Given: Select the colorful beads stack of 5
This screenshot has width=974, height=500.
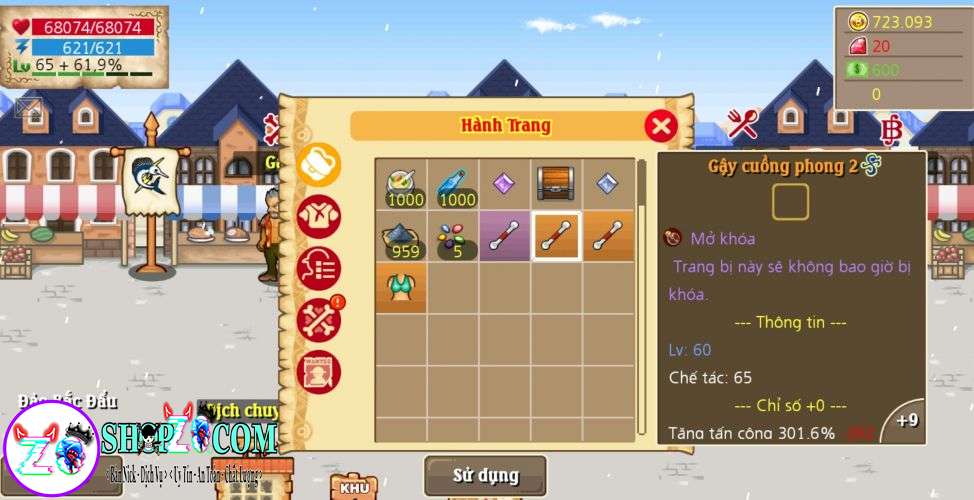Looking at the screenshot, I should tap(453, 236).
